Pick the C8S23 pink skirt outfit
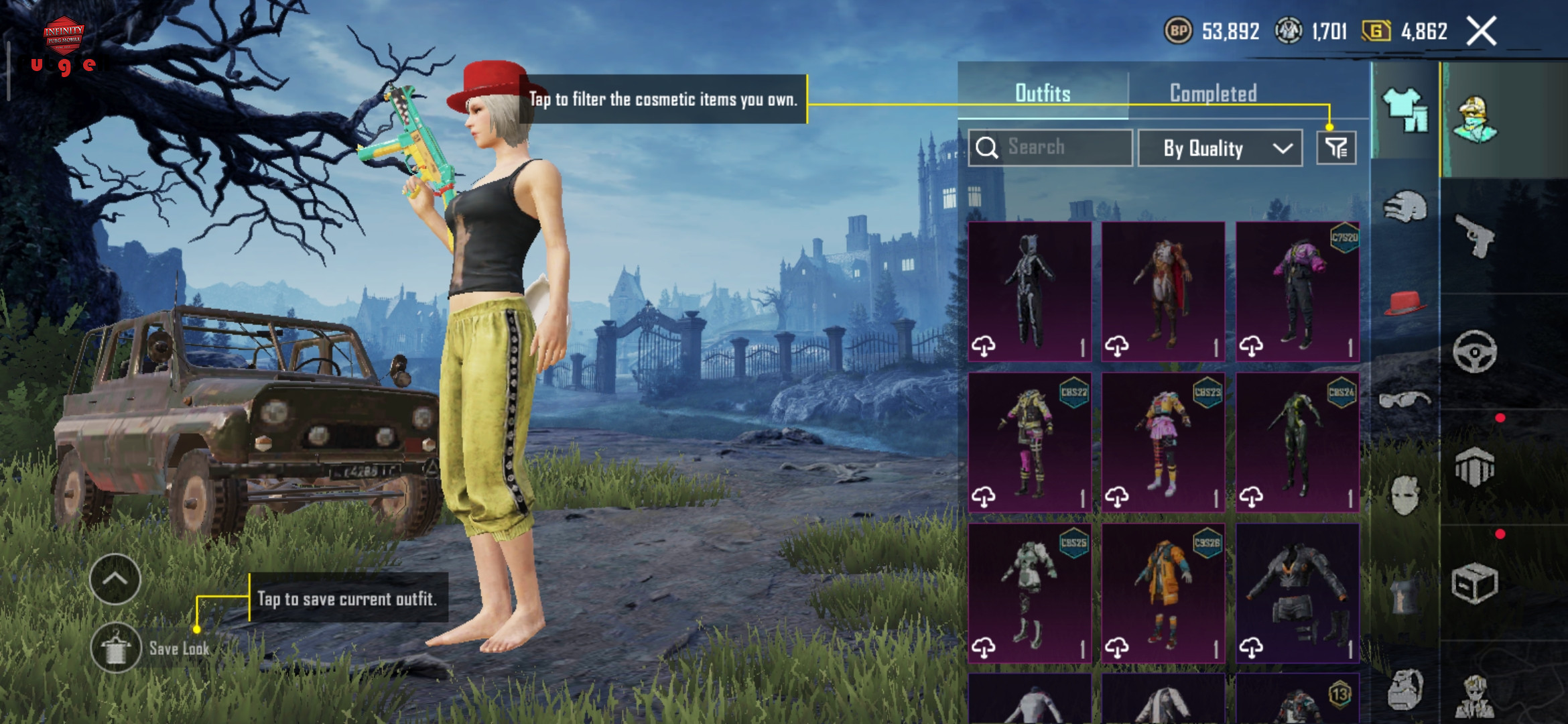 click(x=1163, y=442)
